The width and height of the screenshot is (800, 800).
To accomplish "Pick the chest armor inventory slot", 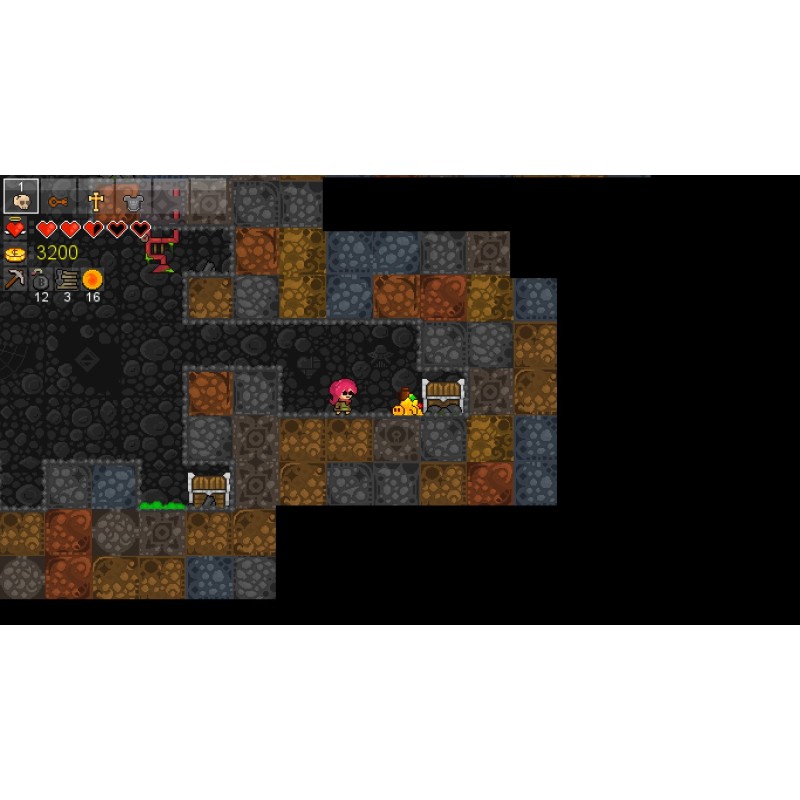I will coord(133,200).
